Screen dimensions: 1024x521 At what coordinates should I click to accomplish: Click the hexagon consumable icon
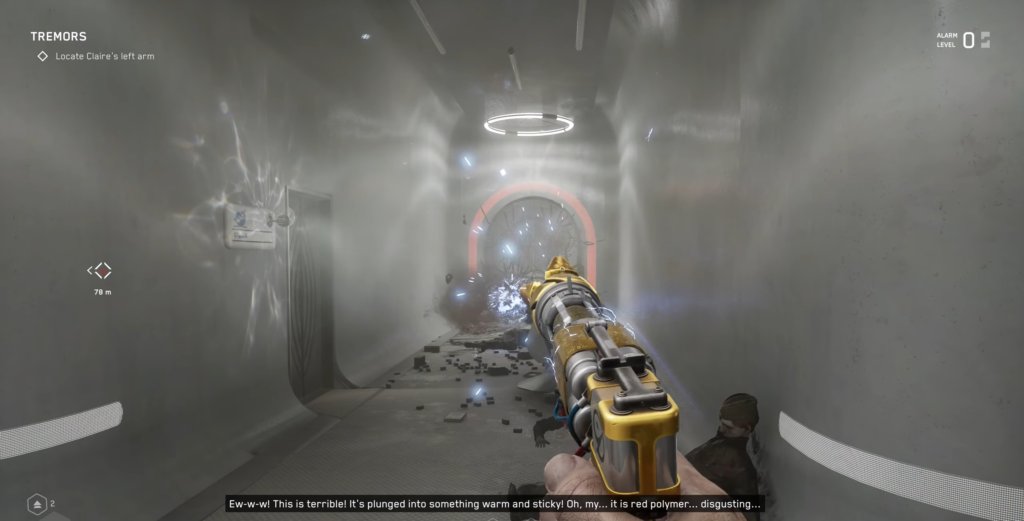click(x=37, y=504)
